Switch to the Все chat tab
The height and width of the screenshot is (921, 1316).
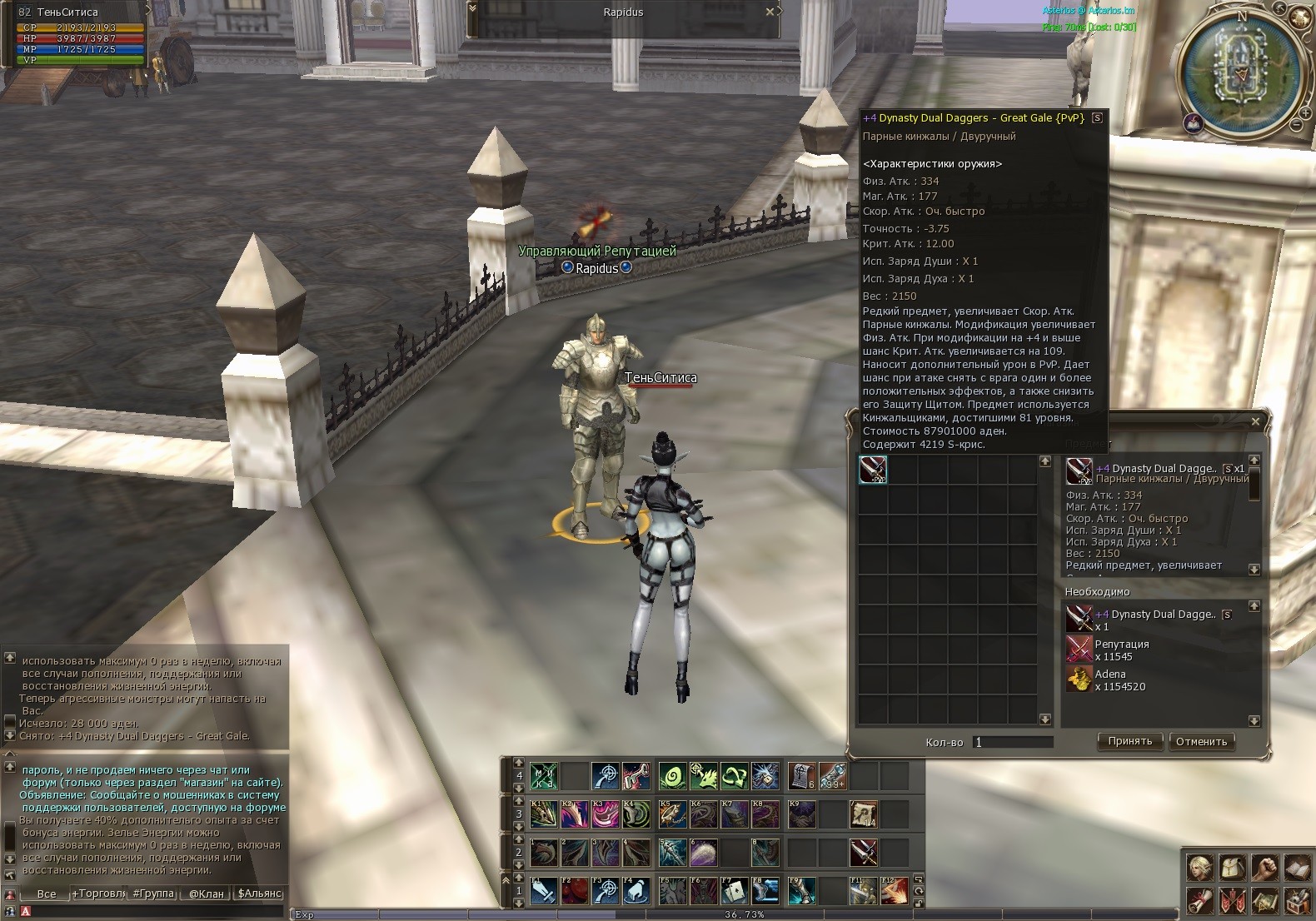coord(47,894)
